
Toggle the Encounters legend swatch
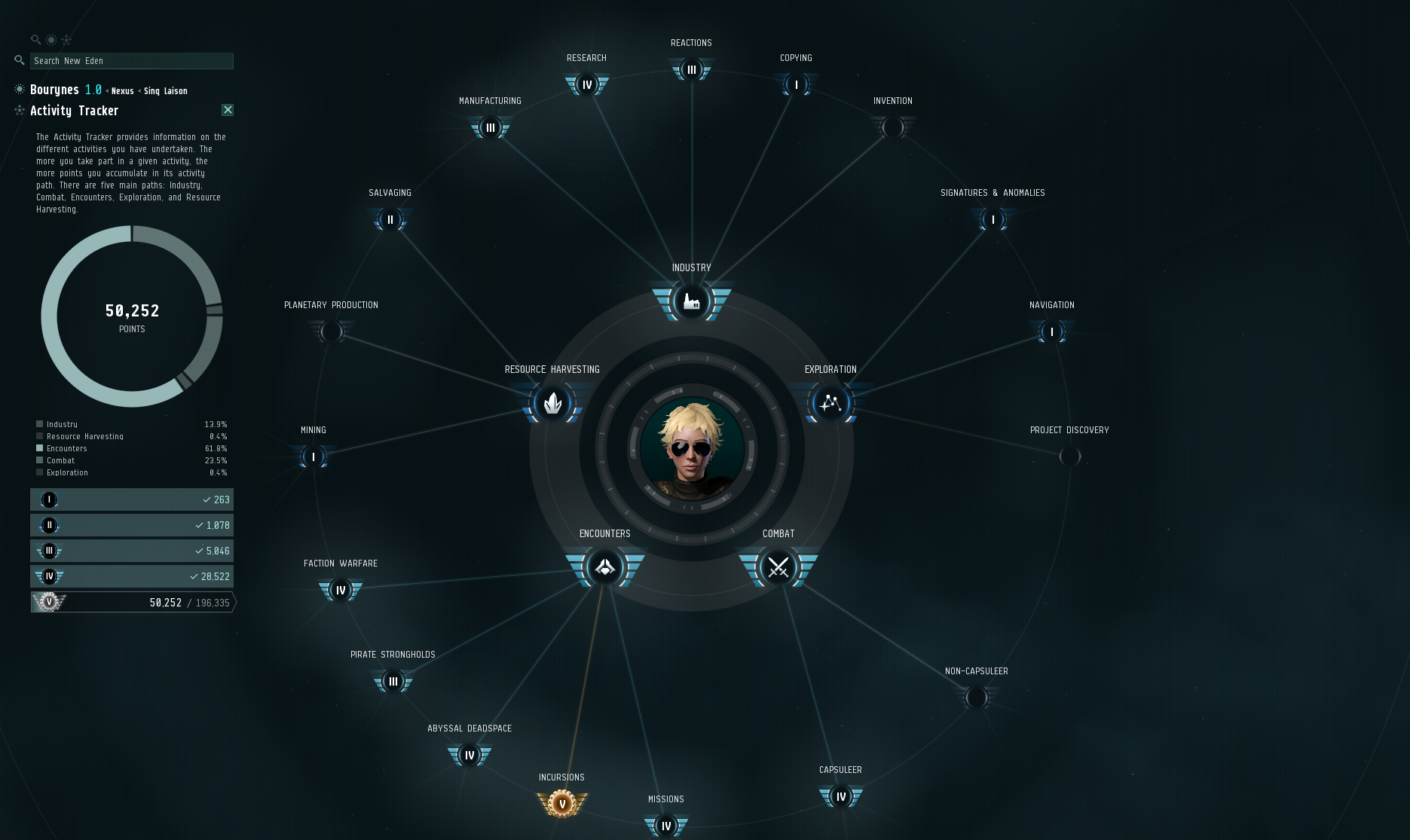coord(38,448)
